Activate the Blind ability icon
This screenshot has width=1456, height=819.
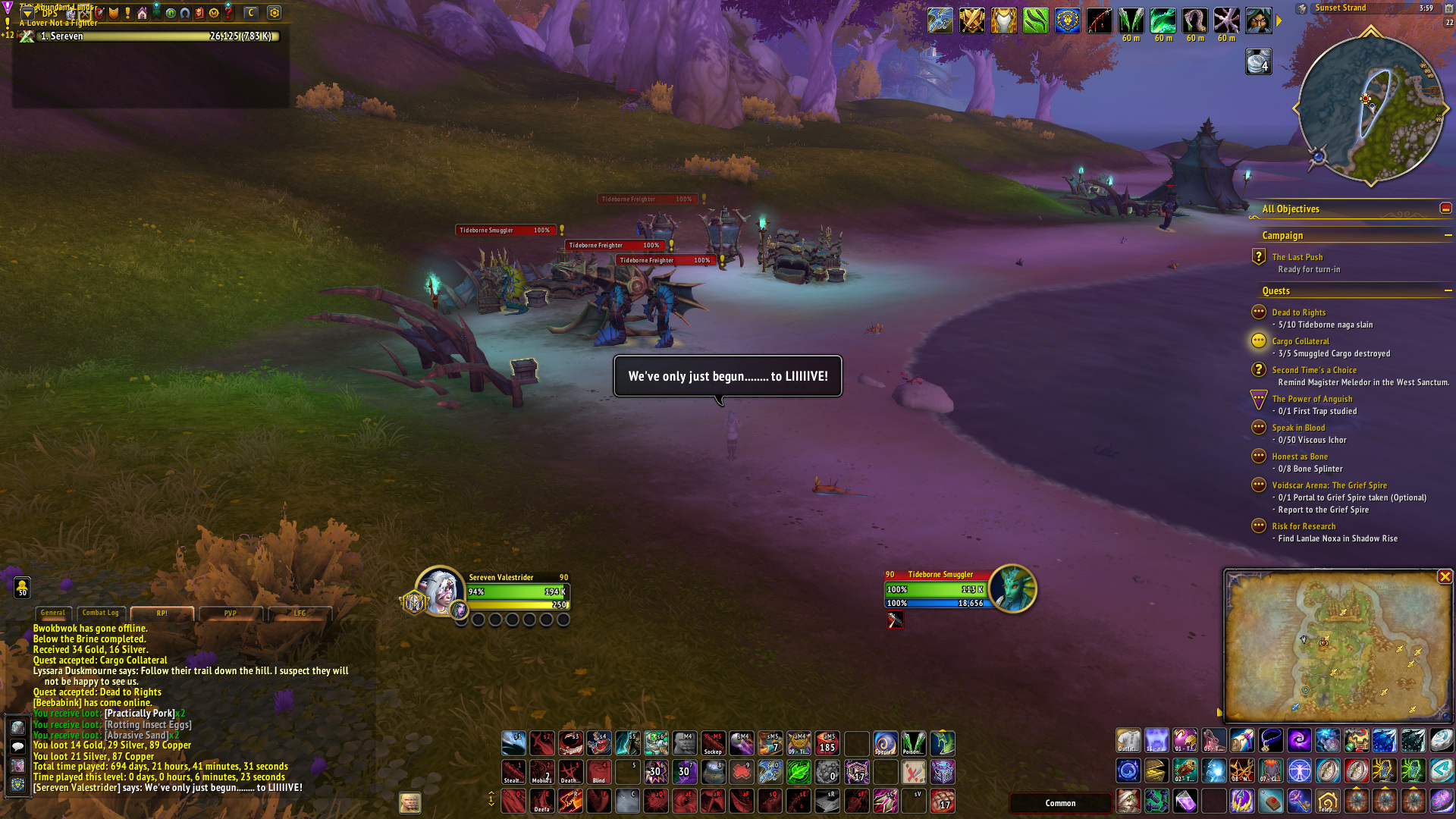click(599, 772)
